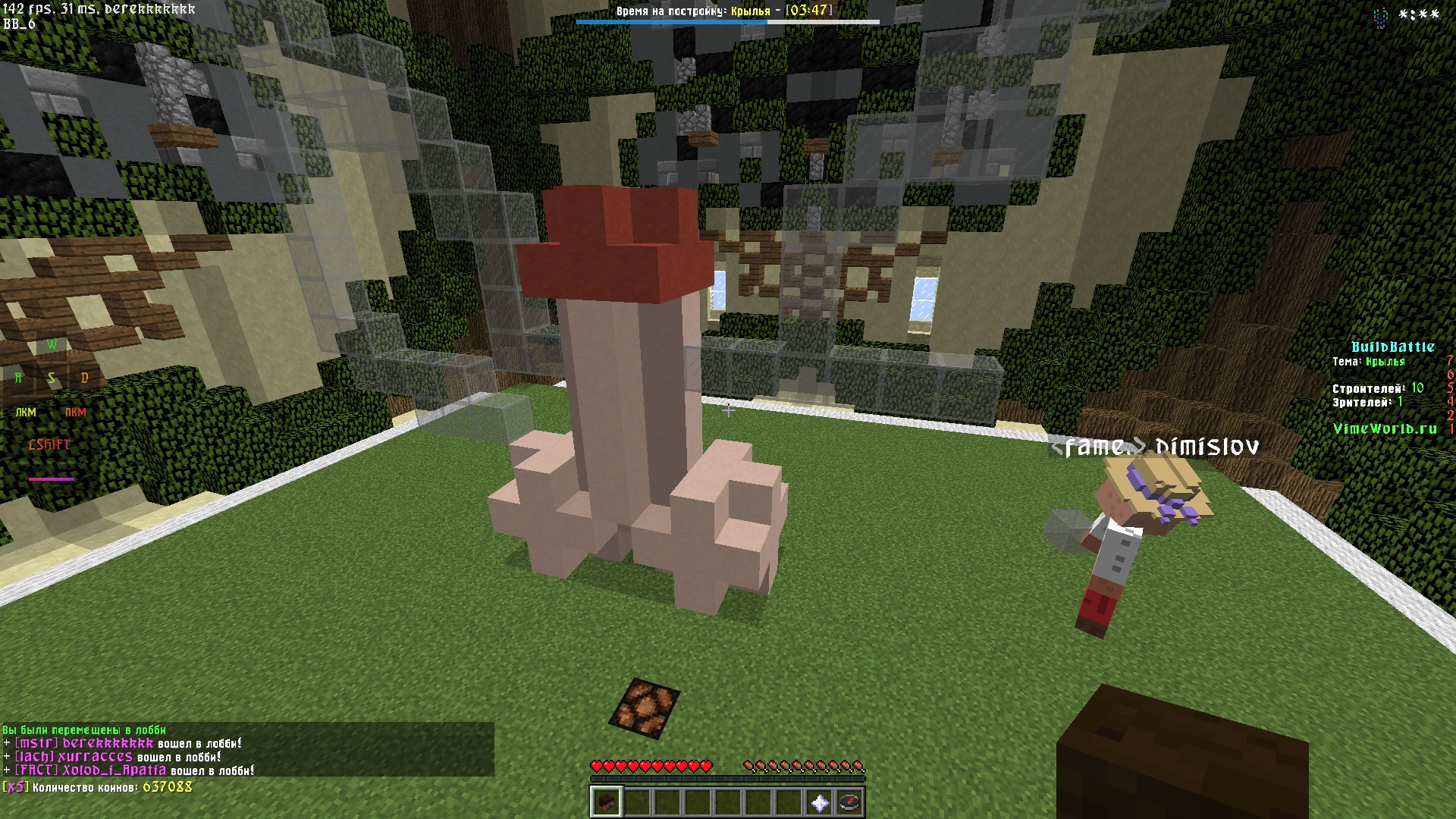The height and width of the screenshot is (819, 1456).
Task: Select the nether star hotbar slot
Action: click(819, 802)
